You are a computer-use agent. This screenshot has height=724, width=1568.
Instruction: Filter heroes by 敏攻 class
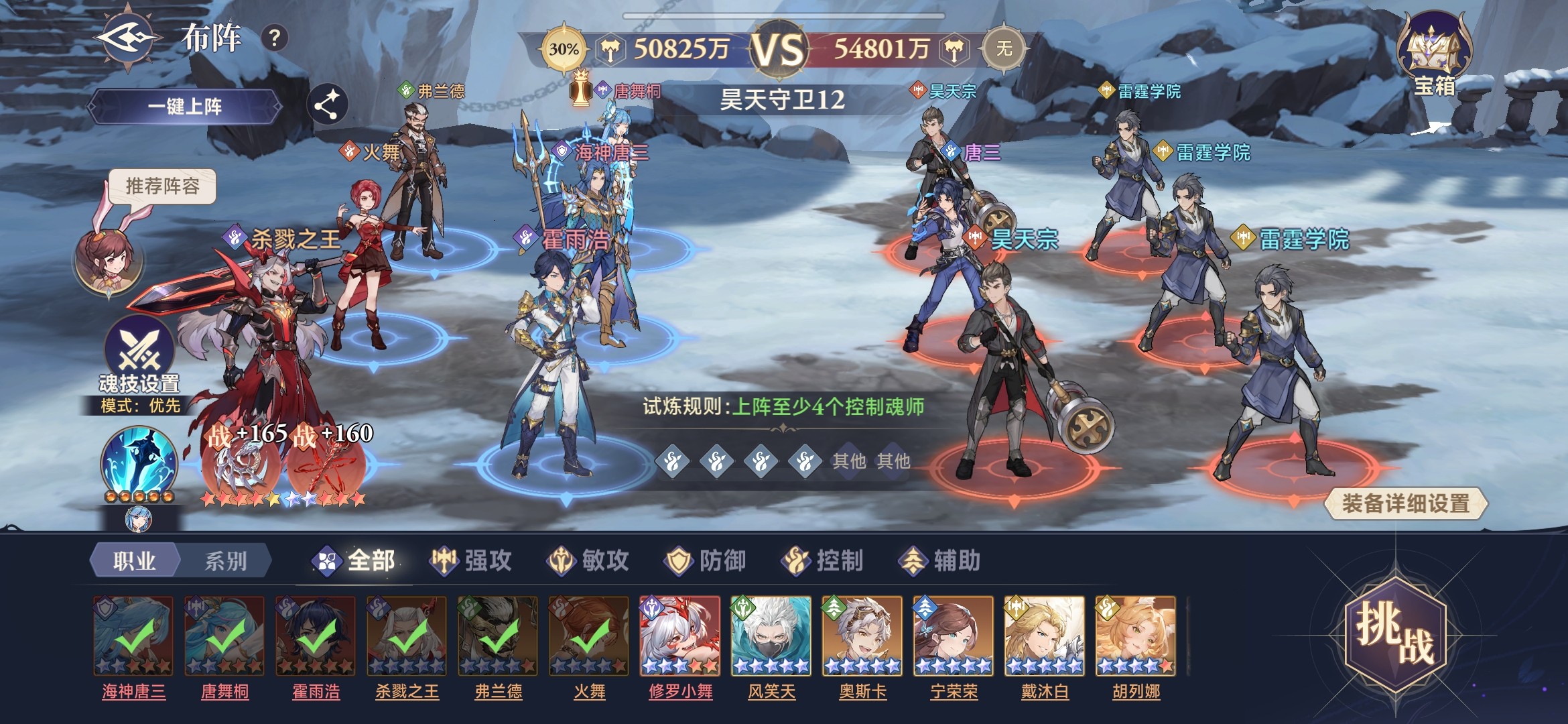coord(588,560)
